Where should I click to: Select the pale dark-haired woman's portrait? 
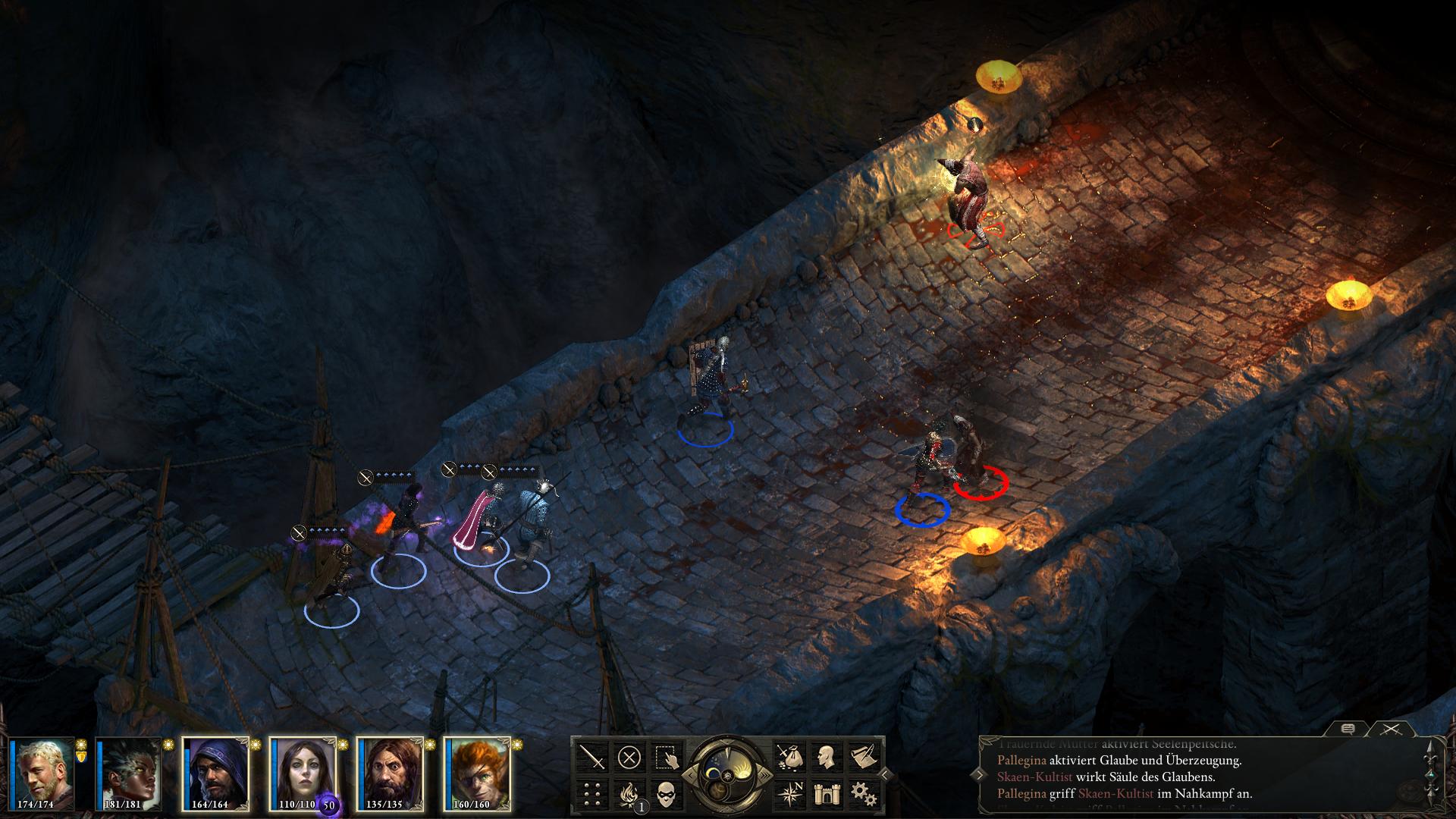(303, 775)
